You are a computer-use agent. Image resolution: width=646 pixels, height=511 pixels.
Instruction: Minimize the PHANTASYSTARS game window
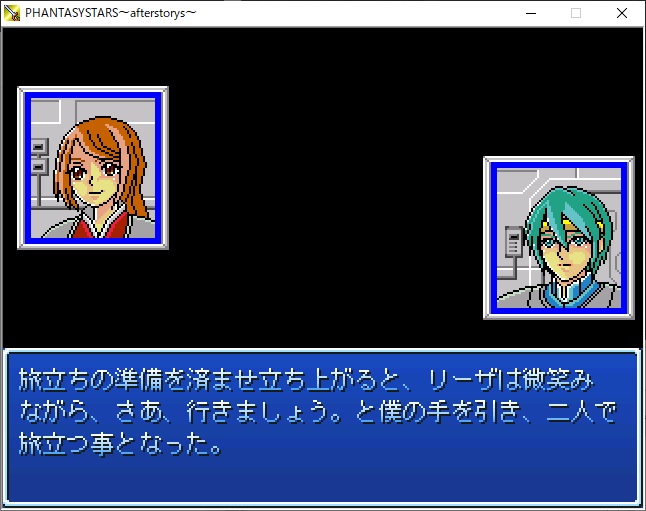pyautogui.click(x=530, y=13)
